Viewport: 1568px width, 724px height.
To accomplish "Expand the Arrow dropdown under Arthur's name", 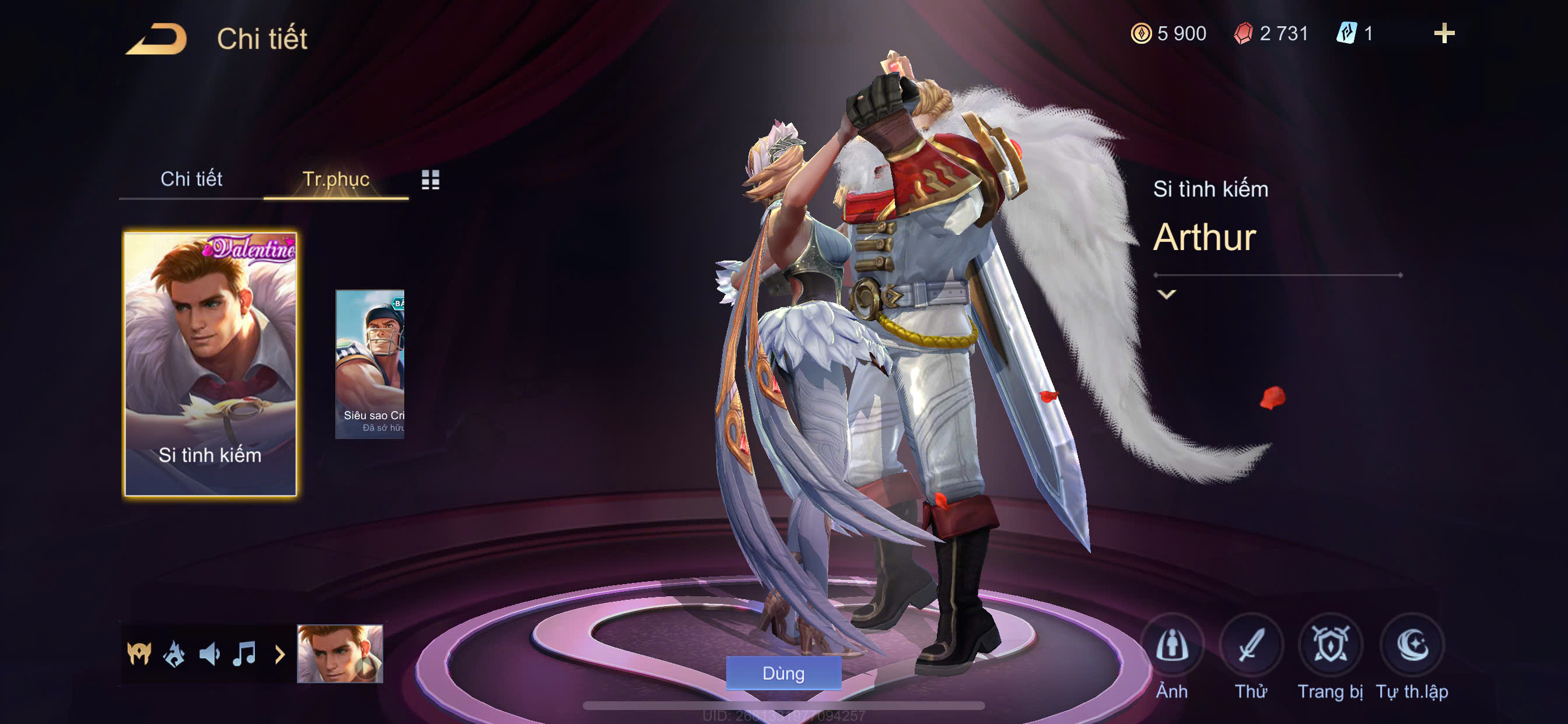I will pos(1166,294).
